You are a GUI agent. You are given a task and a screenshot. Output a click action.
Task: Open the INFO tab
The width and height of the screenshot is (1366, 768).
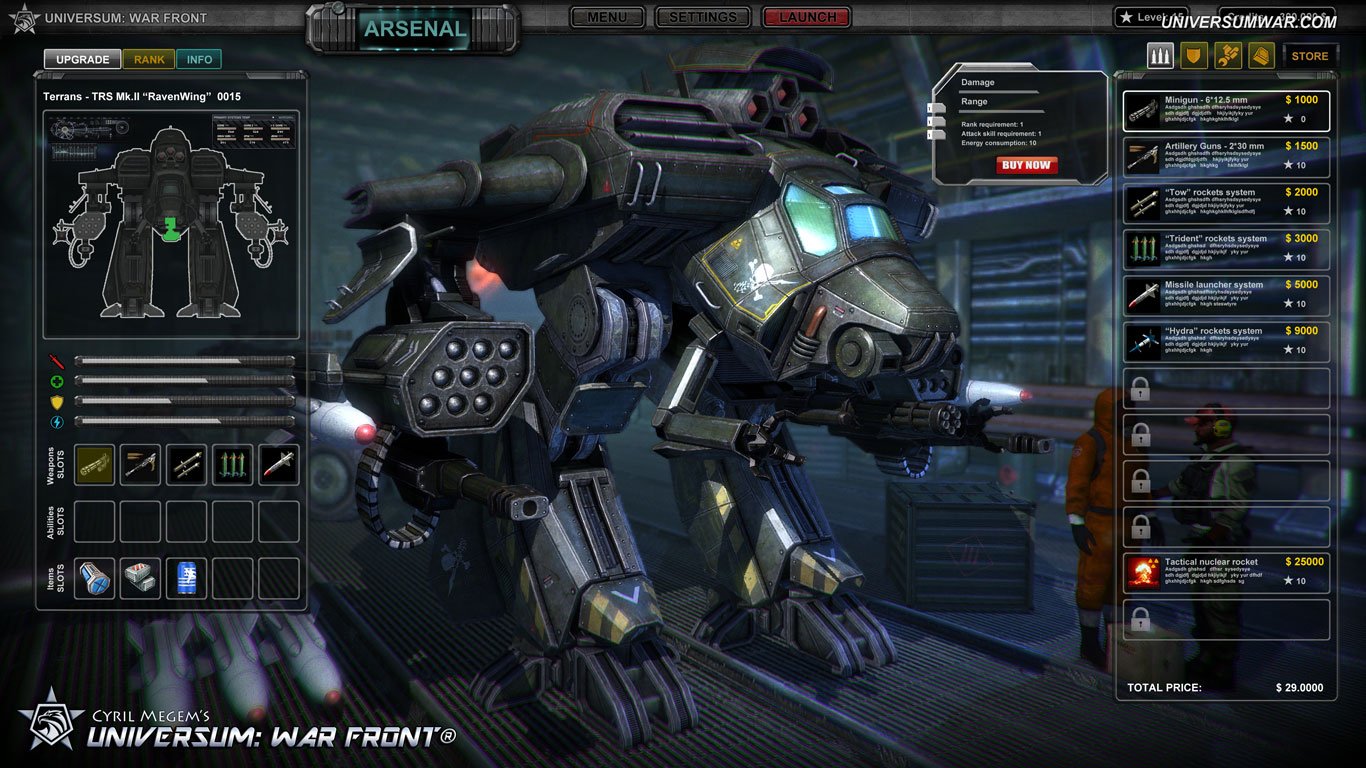pos(199,59)
